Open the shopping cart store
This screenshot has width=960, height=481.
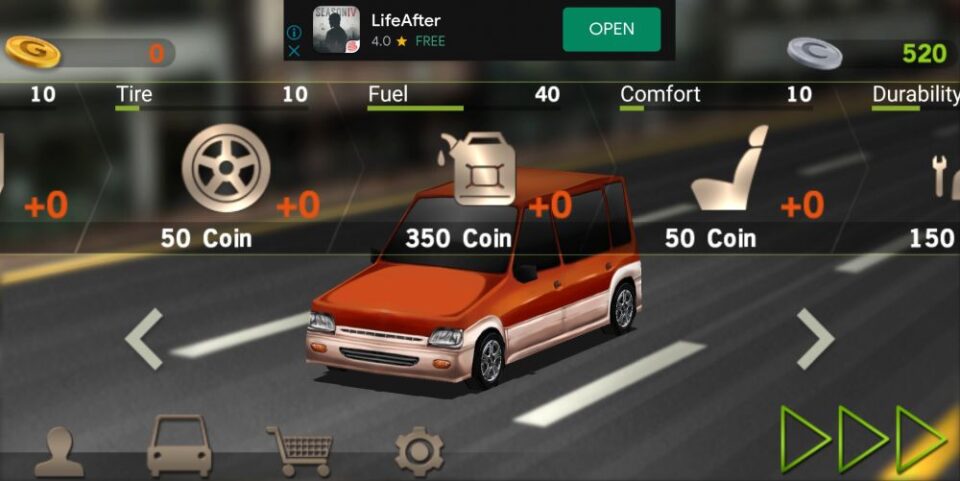click(x=299, y=451)
